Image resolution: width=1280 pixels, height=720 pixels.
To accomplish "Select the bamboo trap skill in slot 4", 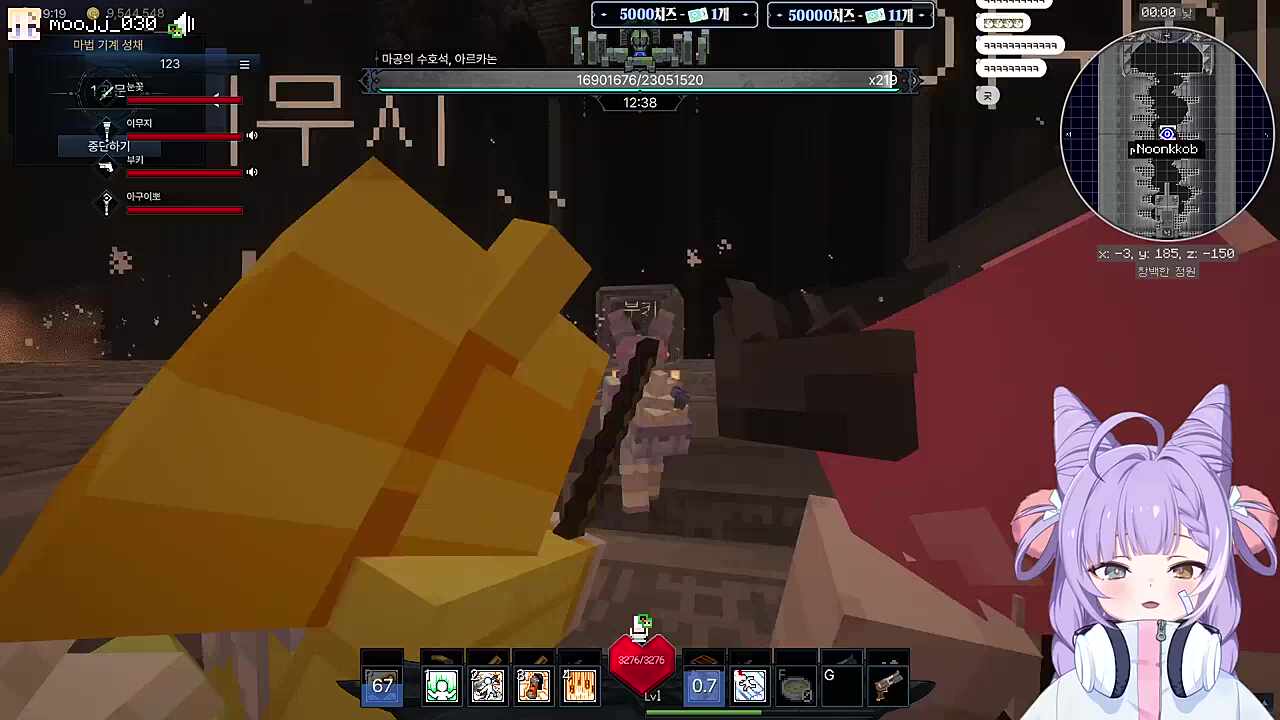I will tap(579, 685).
